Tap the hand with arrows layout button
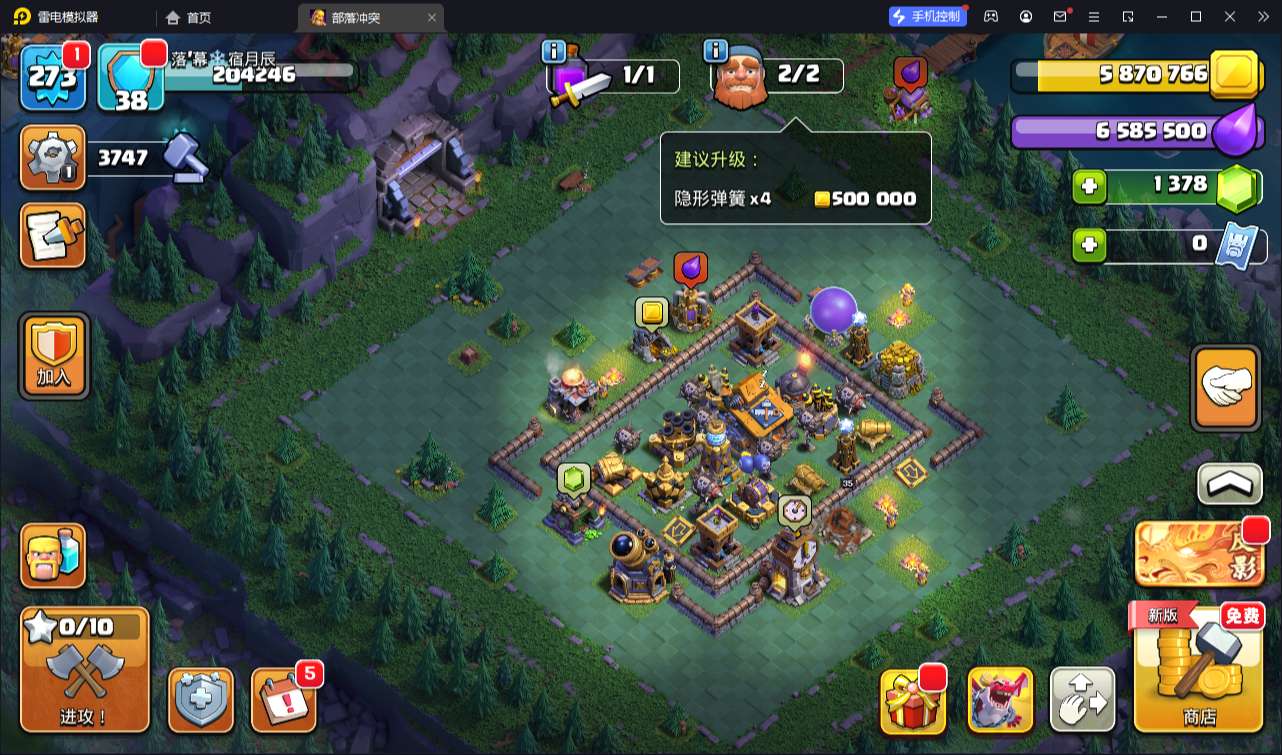Image resolution: width=1282 pixels, height=755 pixels. (x=1082, y=700)
